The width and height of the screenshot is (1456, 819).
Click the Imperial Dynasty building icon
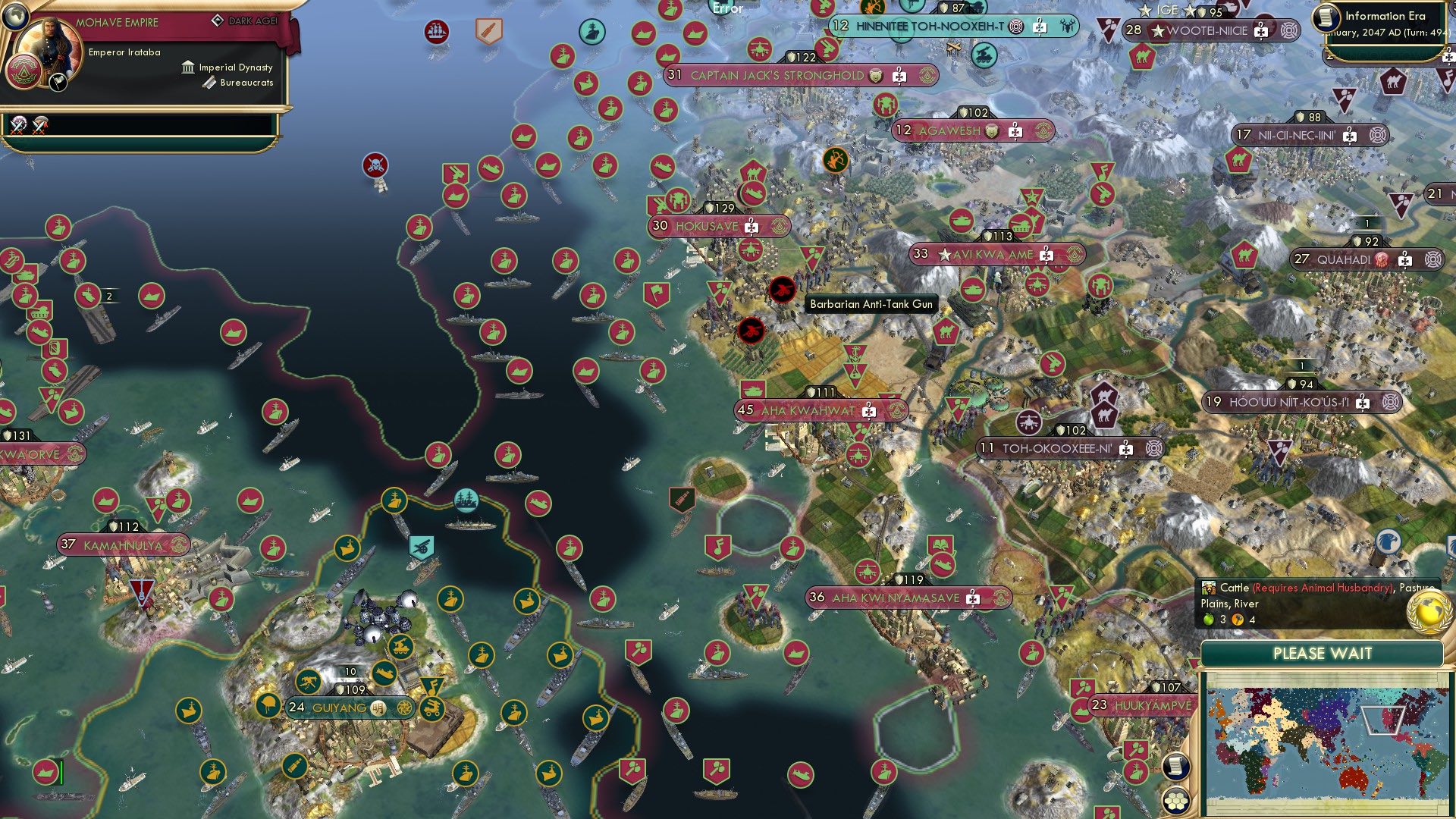(187, 67)
